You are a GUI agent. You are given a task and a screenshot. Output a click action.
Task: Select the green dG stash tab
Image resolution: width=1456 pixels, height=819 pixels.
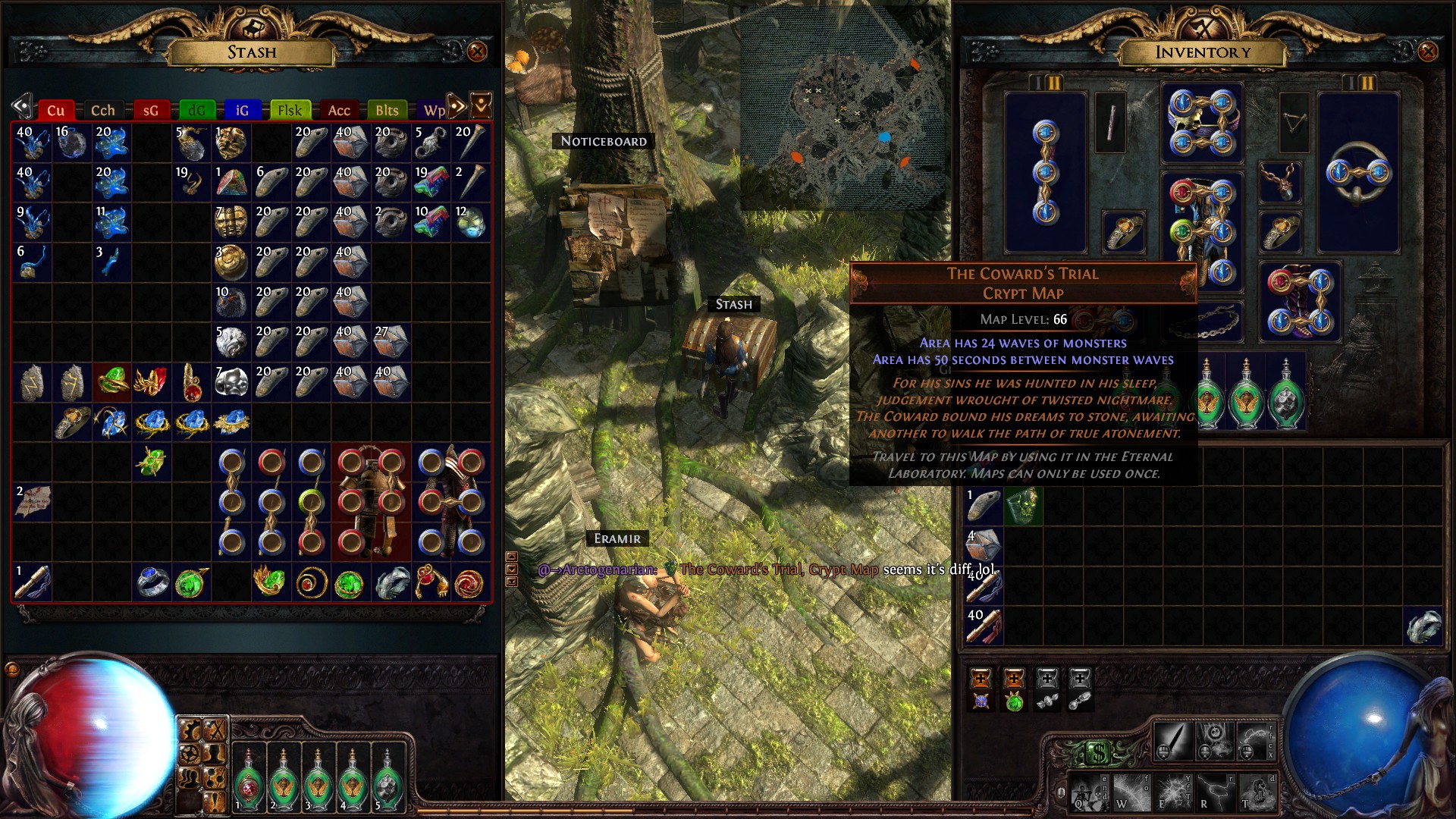pos(196,111)
